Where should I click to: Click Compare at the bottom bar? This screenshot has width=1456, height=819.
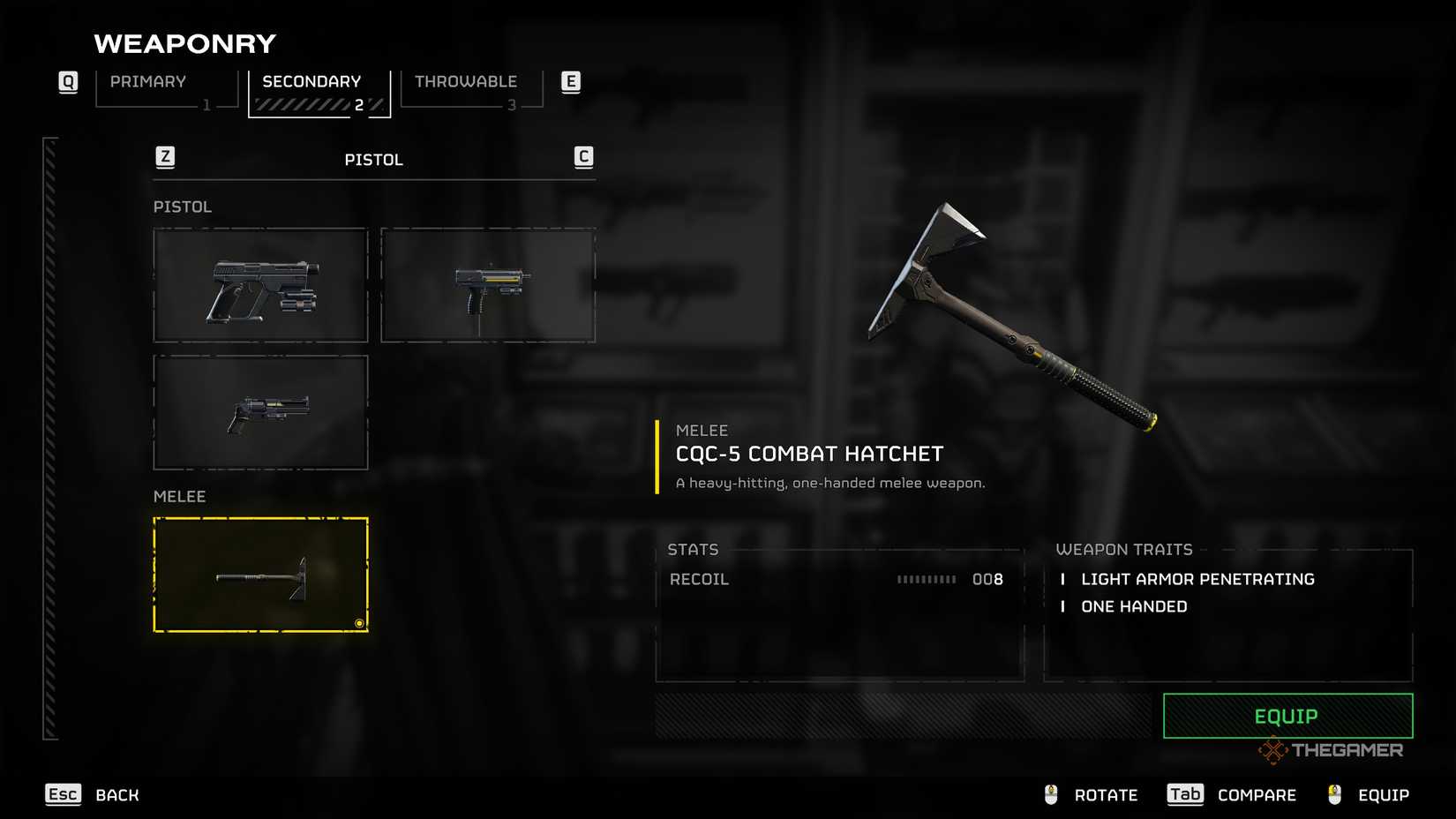click(x=1257, y=794)
